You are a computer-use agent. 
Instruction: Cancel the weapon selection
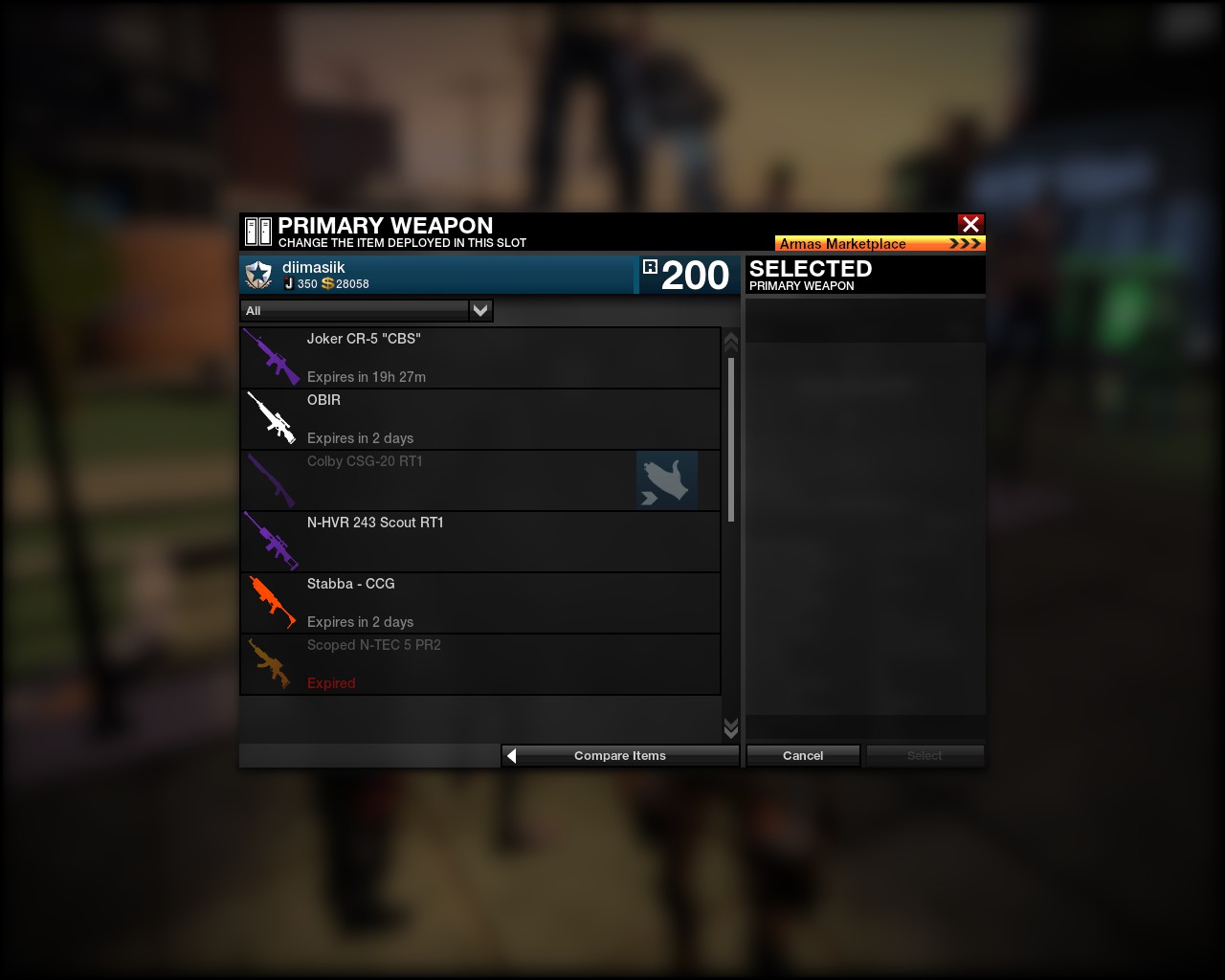[803, 756]
